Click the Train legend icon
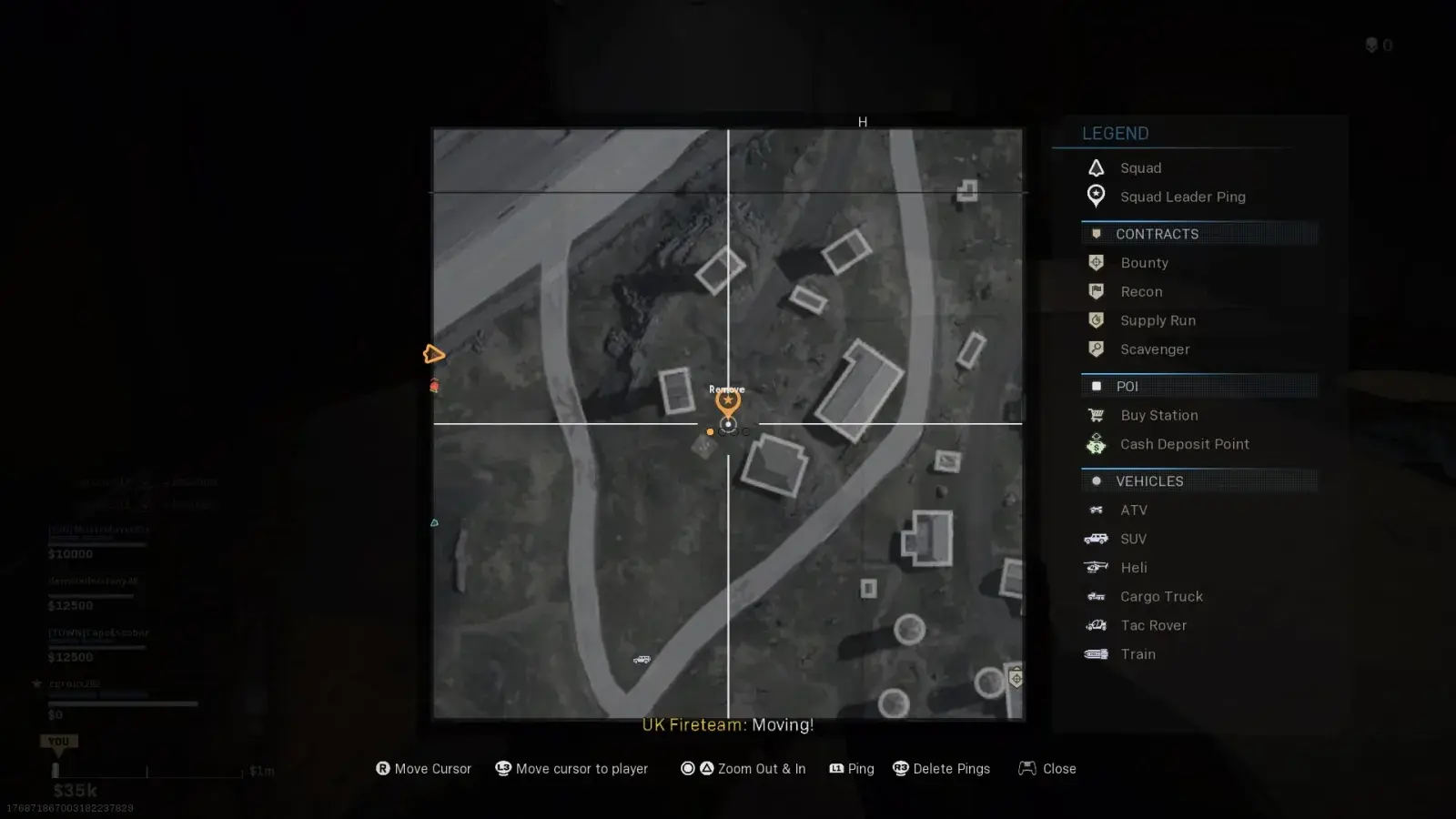Image resolution: width=1456 pixels, height=819 pixels. [1097, 654]
